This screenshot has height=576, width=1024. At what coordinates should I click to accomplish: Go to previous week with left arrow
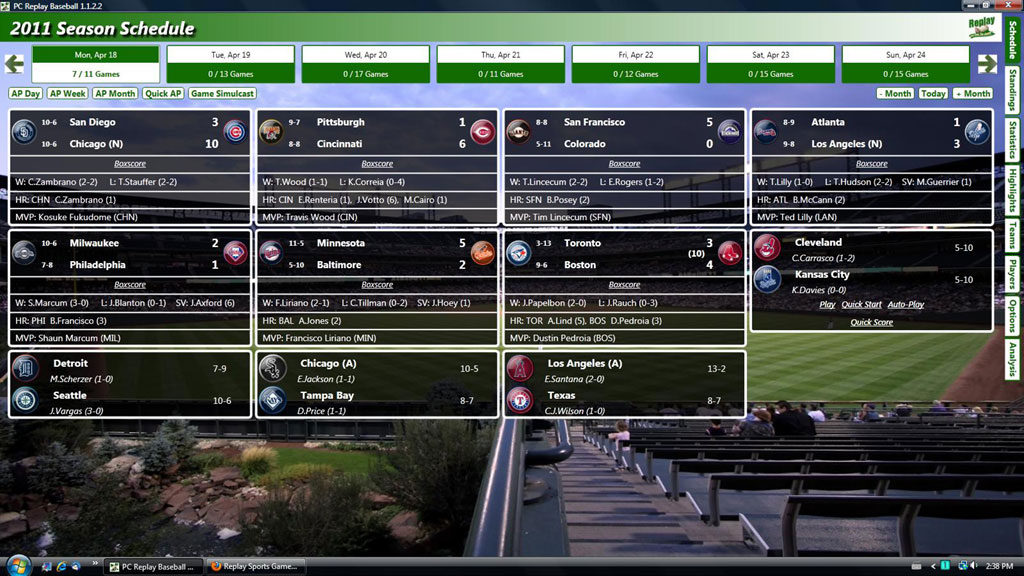click(x=14, y=64)
